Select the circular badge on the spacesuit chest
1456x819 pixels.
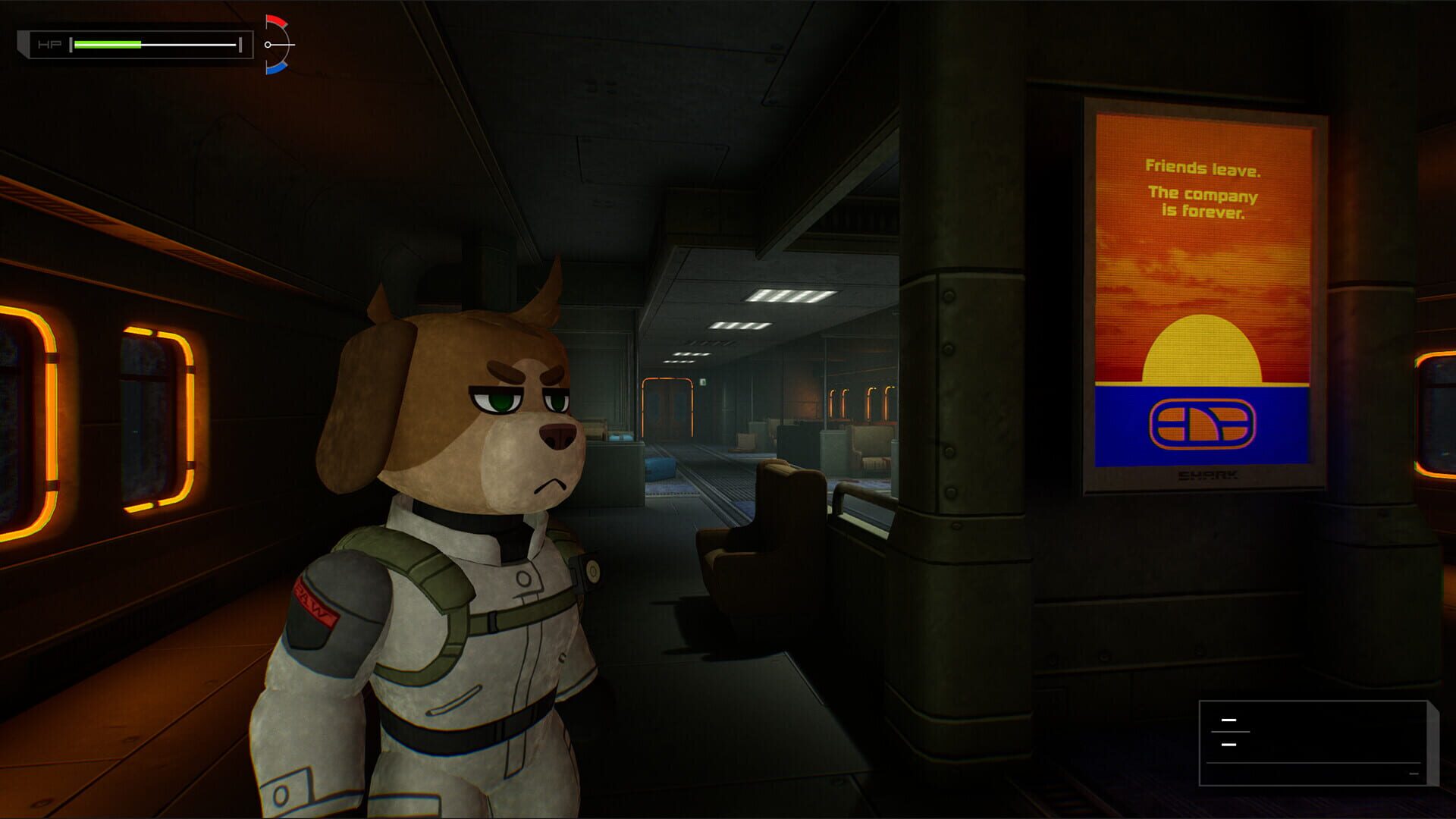coord(524,579)
